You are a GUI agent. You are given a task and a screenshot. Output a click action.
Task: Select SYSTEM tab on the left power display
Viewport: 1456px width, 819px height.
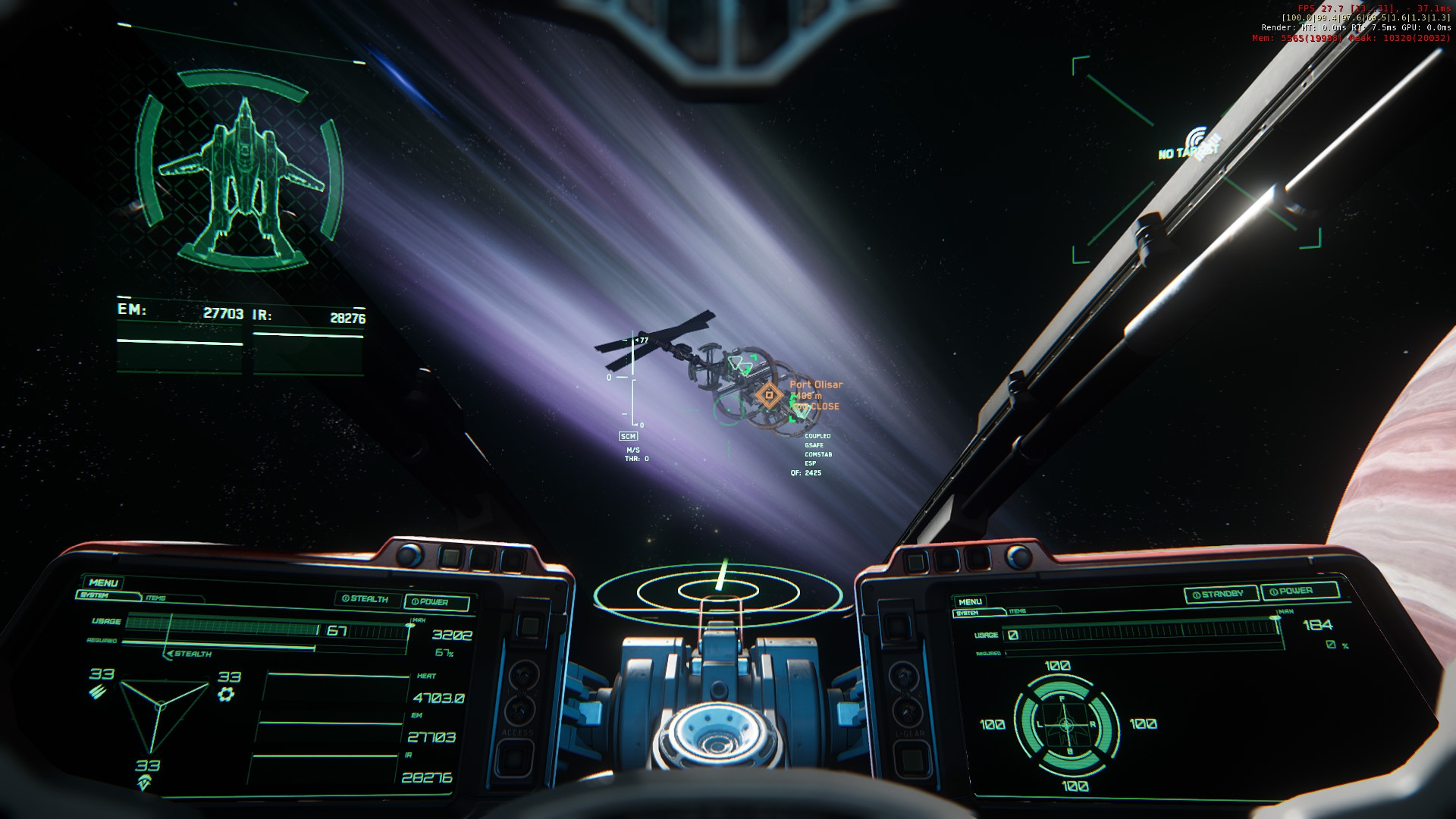(x=95, y=595)
